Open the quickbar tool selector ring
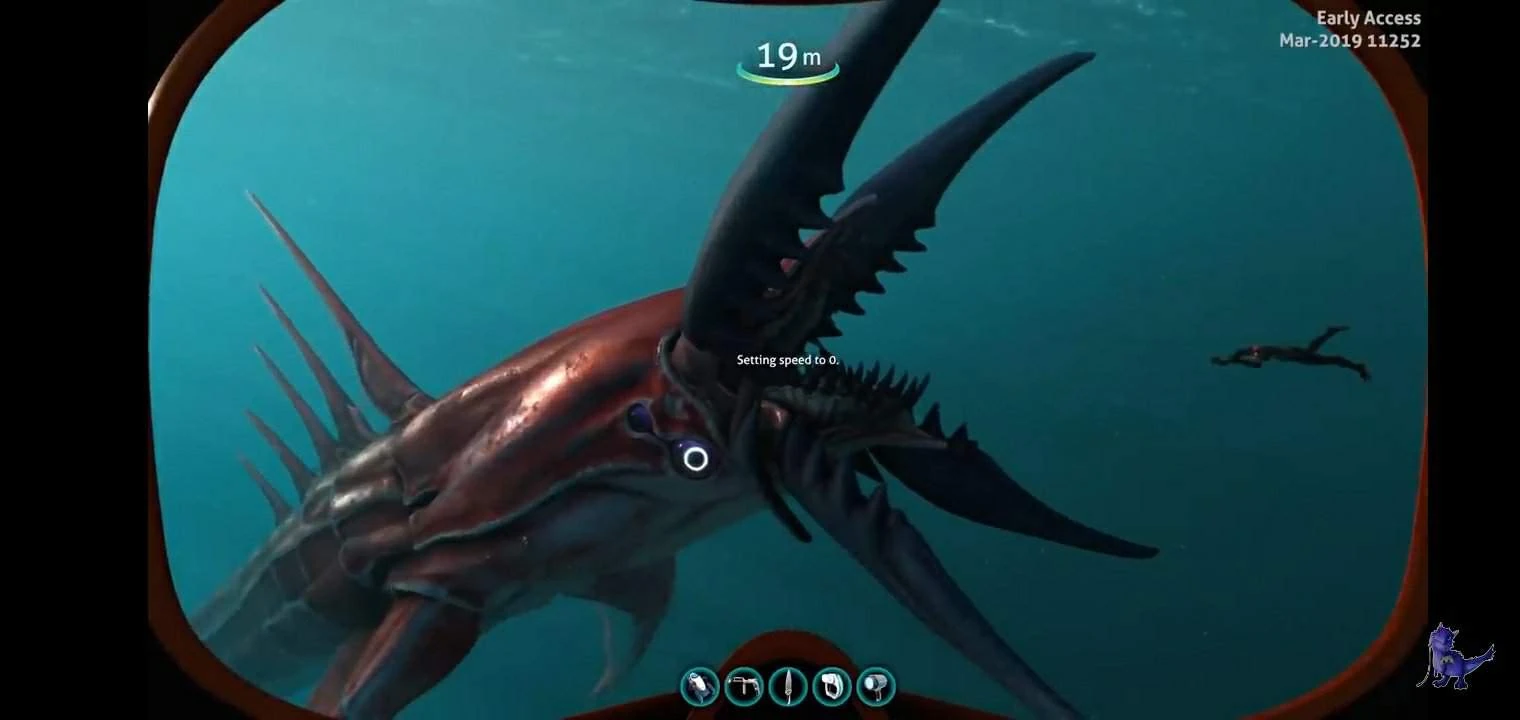Screen dimensions: 1520x720 [789, 686]
